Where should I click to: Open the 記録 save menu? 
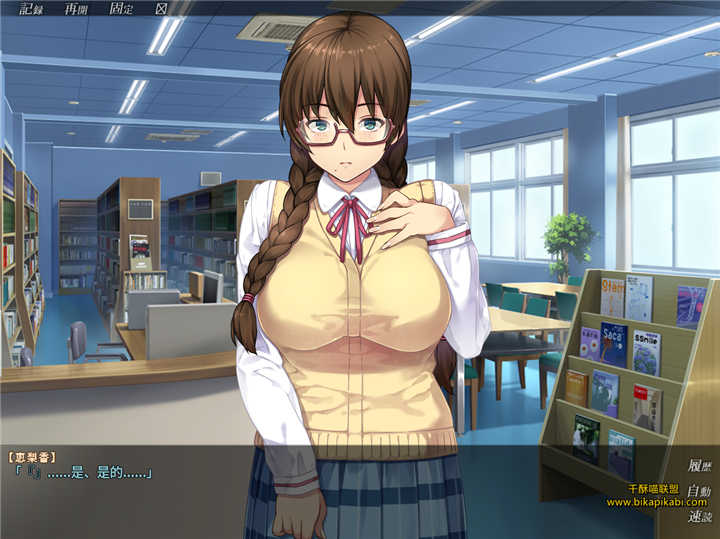[31, 9]
